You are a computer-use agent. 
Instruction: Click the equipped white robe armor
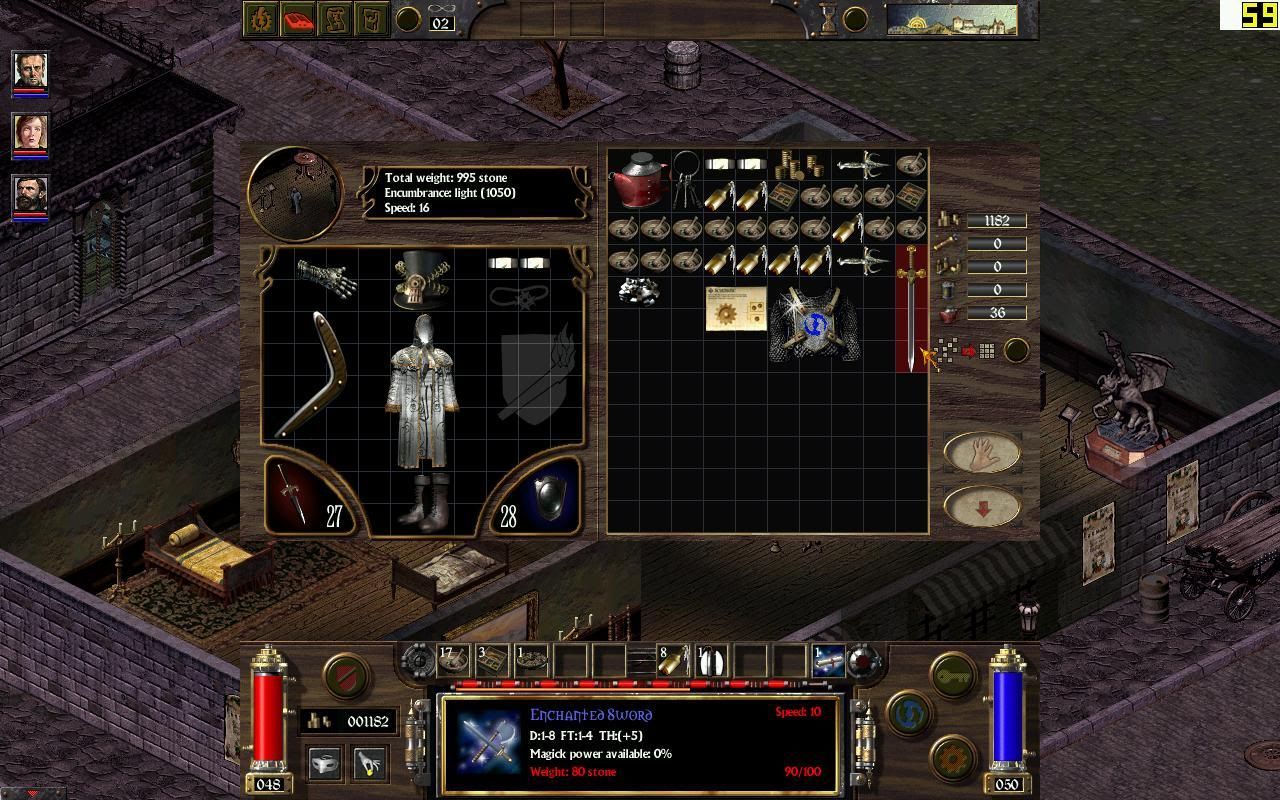422,392
